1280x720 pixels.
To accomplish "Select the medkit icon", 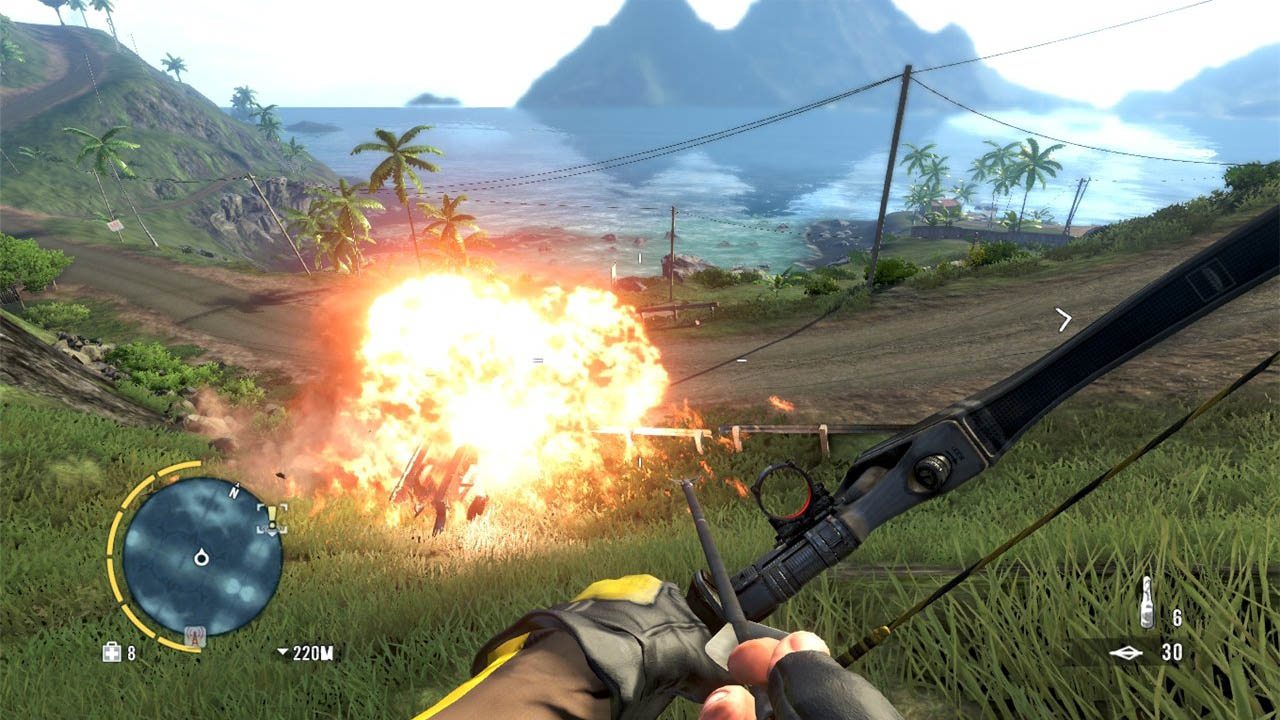I will tap(112, 652).
